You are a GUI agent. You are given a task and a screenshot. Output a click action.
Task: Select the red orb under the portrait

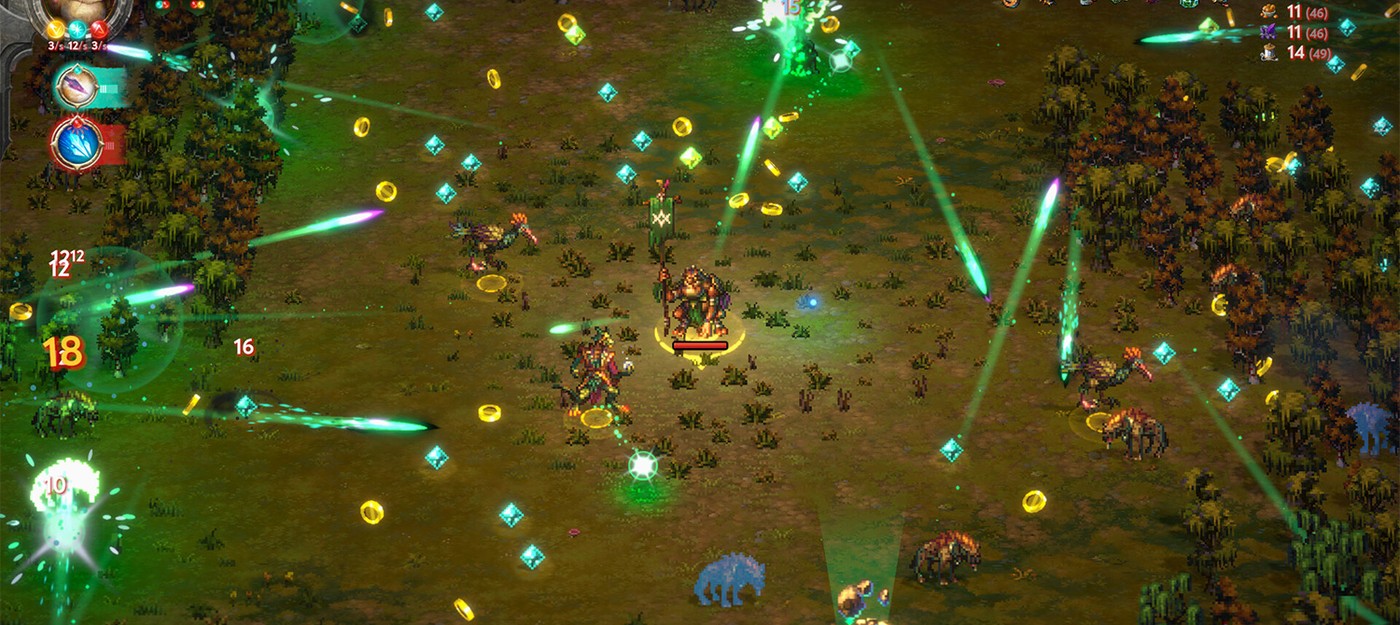click(x=100, y=30)
